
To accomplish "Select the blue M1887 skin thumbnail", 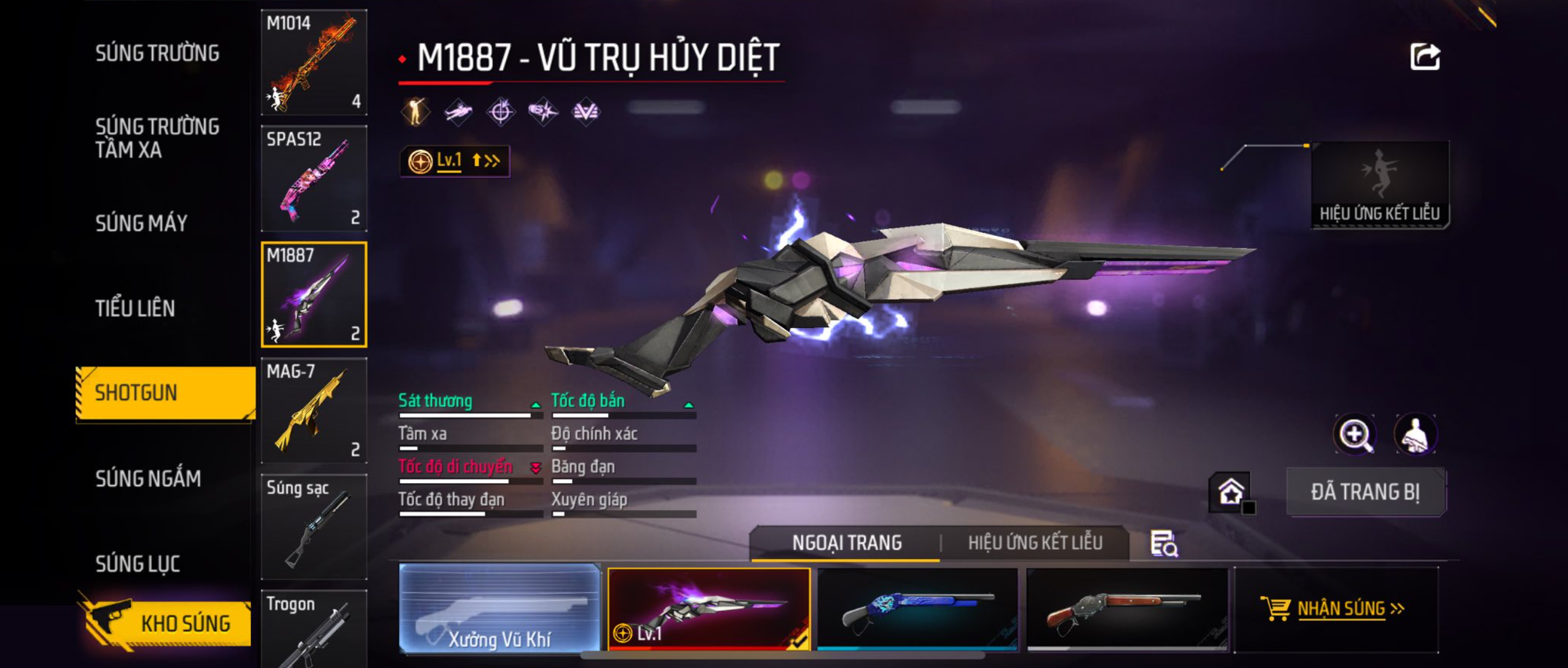I will click(x=917, y=608).
